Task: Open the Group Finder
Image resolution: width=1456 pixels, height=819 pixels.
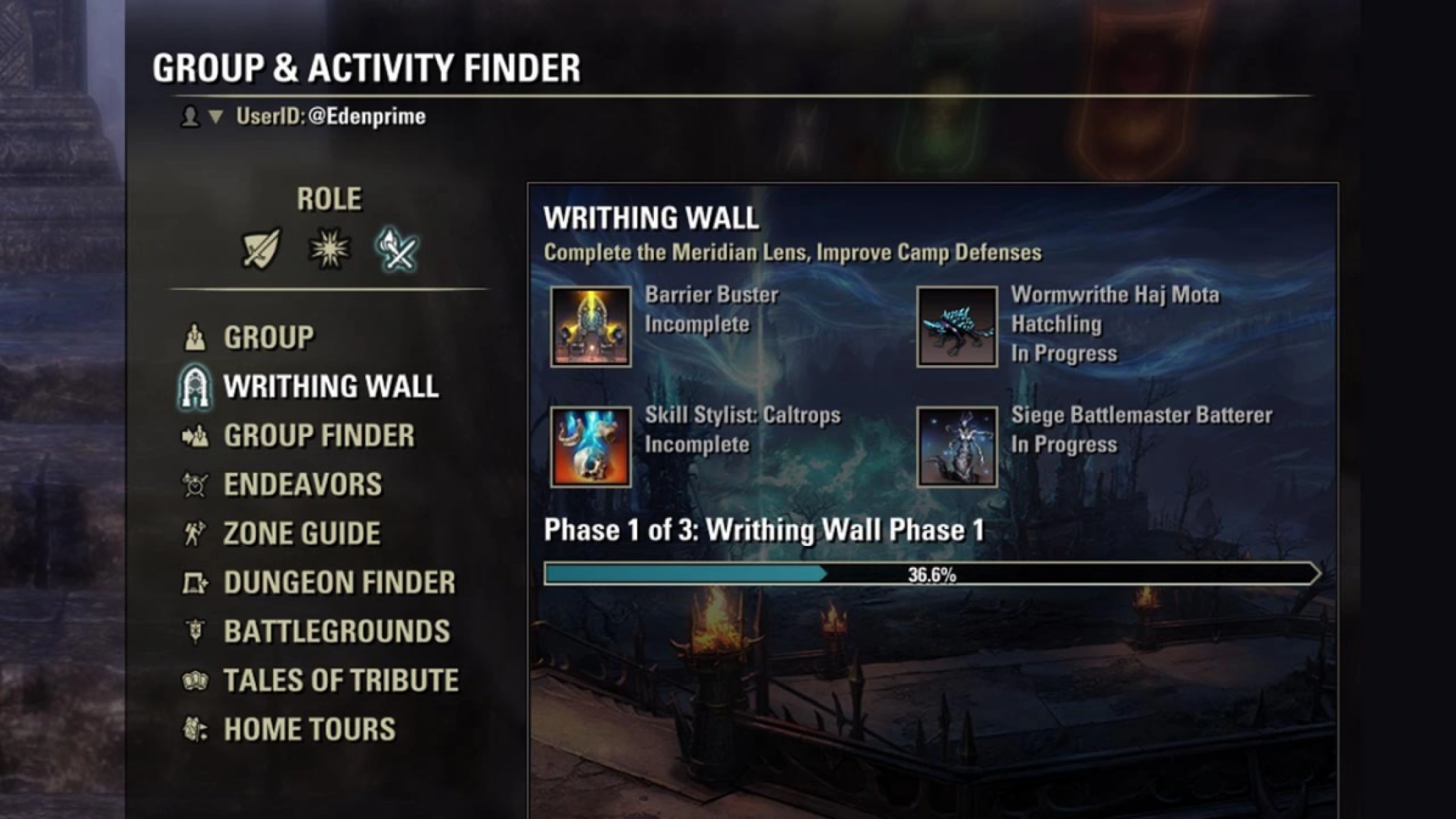Action: [x=319, y=436]
